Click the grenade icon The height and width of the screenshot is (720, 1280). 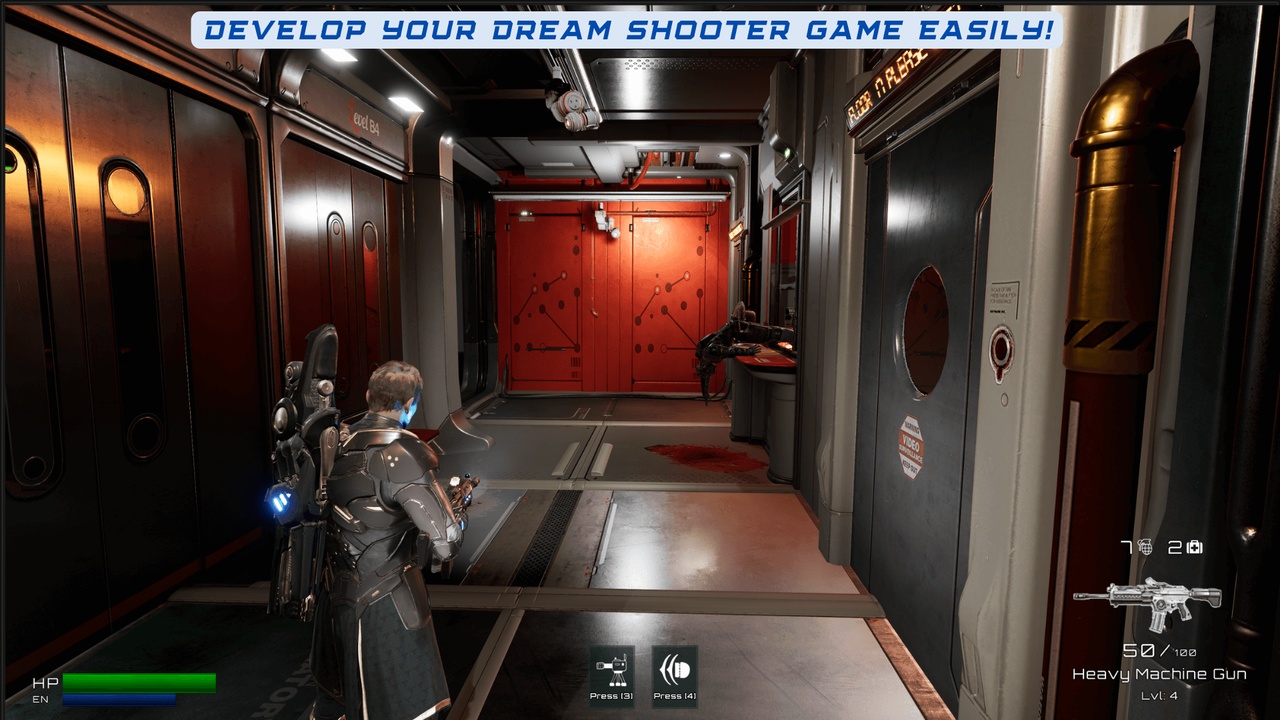(x=1145, y=547)
